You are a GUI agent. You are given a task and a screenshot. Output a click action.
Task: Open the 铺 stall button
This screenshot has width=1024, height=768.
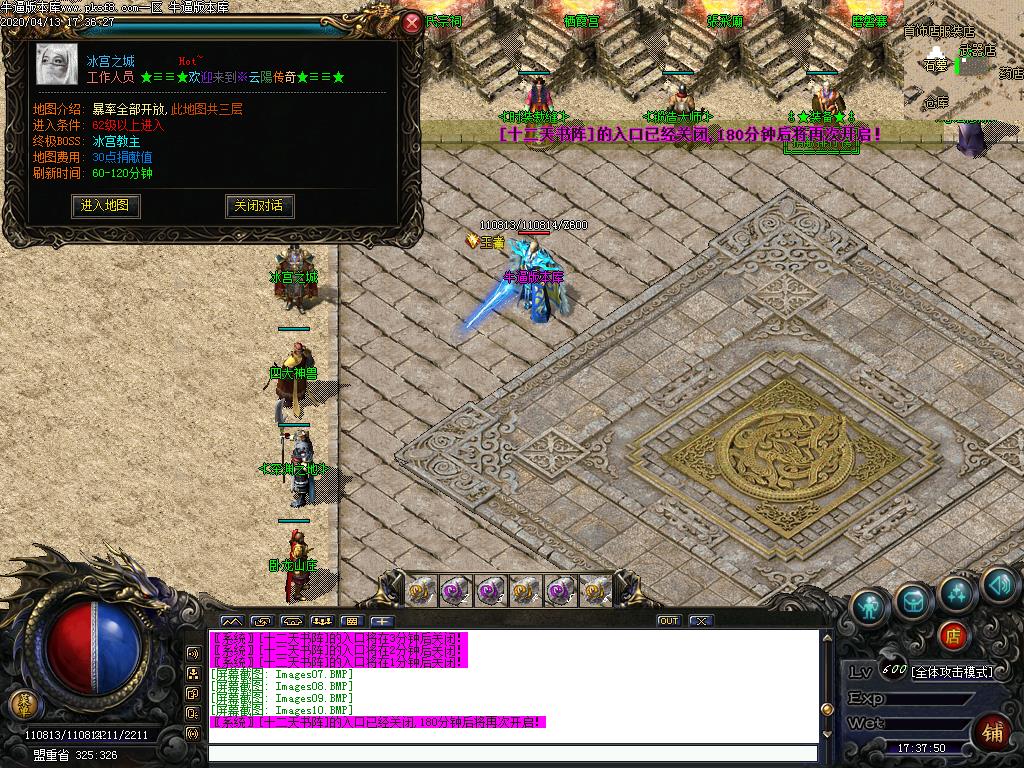pyautogui.click(x=994, y=731)
